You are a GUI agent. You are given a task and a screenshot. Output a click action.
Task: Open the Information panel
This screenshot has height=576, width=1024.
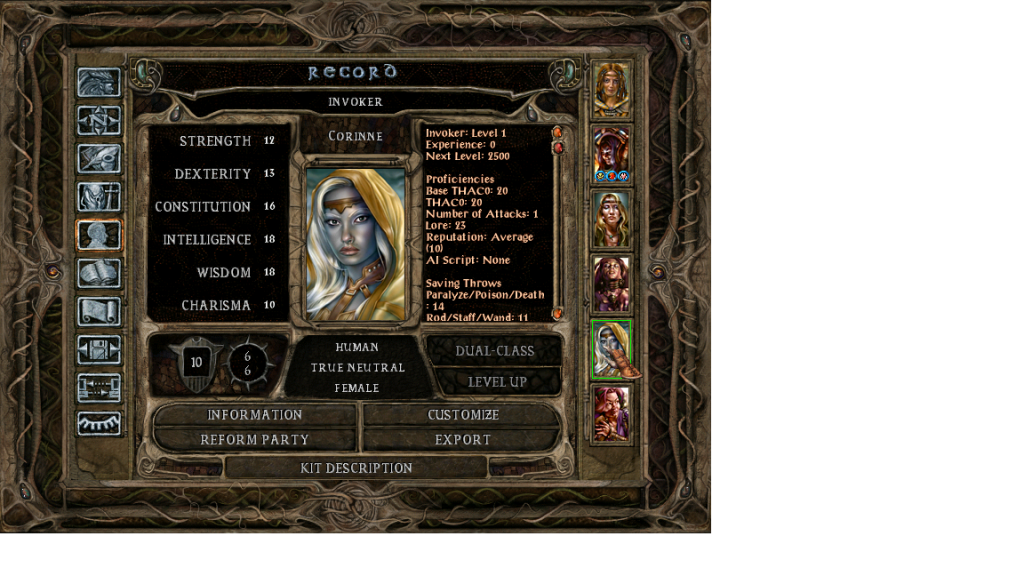click(x=254, y=415)
